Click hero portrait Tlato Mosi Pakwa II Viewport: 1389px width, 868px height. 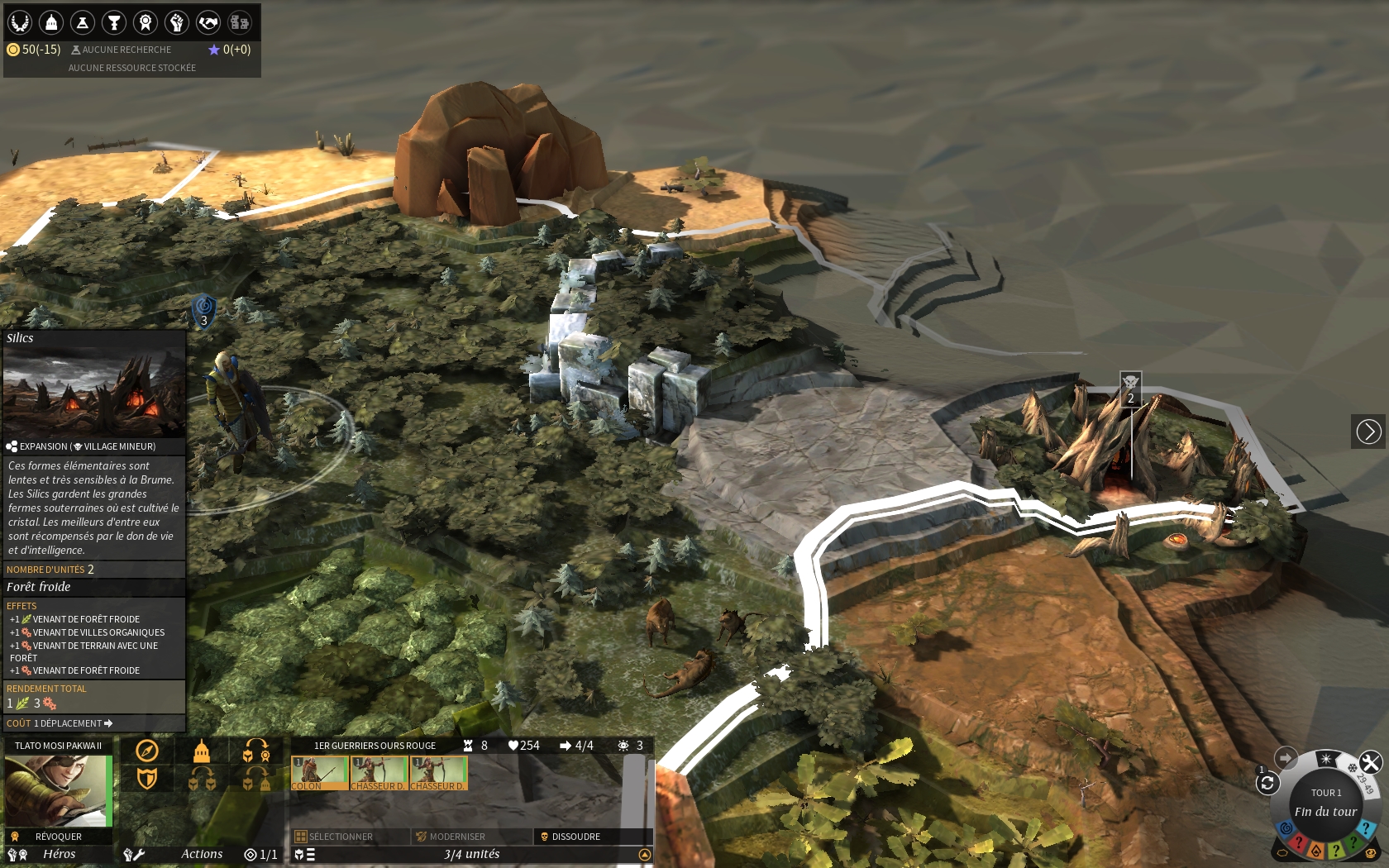point(58,790)
